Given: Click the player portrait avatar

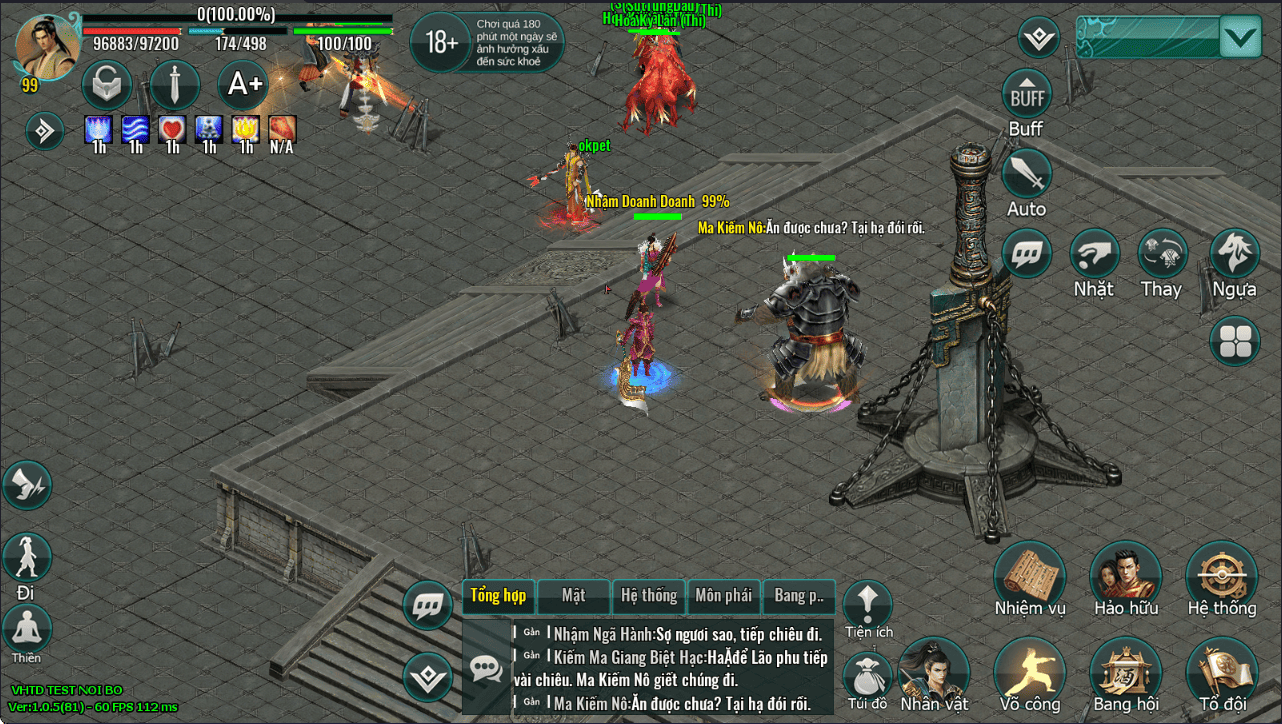Looking at the screenshot, I should 48,46.
